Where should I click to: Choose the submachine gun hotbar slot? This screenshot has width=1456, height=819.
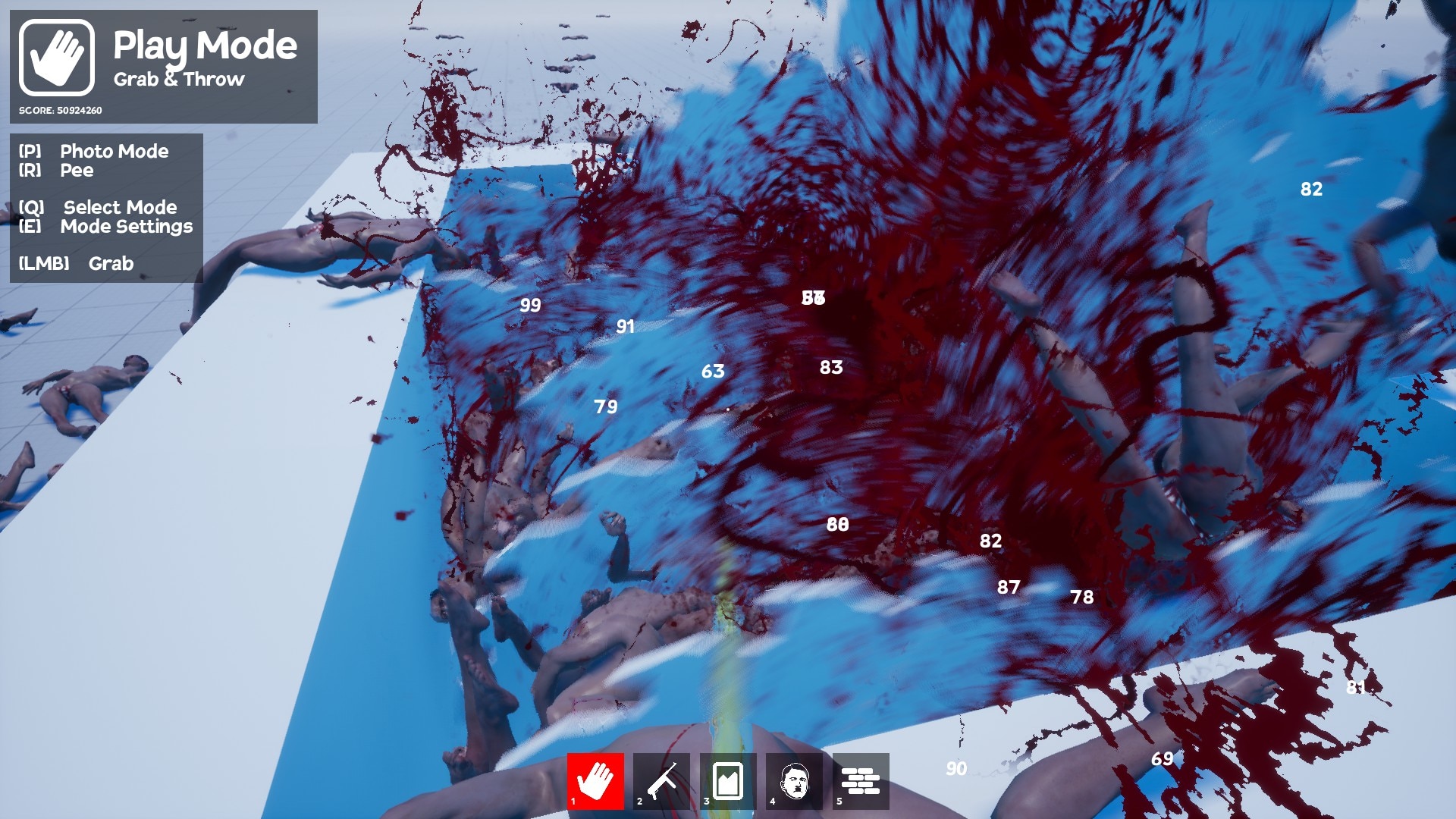[x=662, y=780]
